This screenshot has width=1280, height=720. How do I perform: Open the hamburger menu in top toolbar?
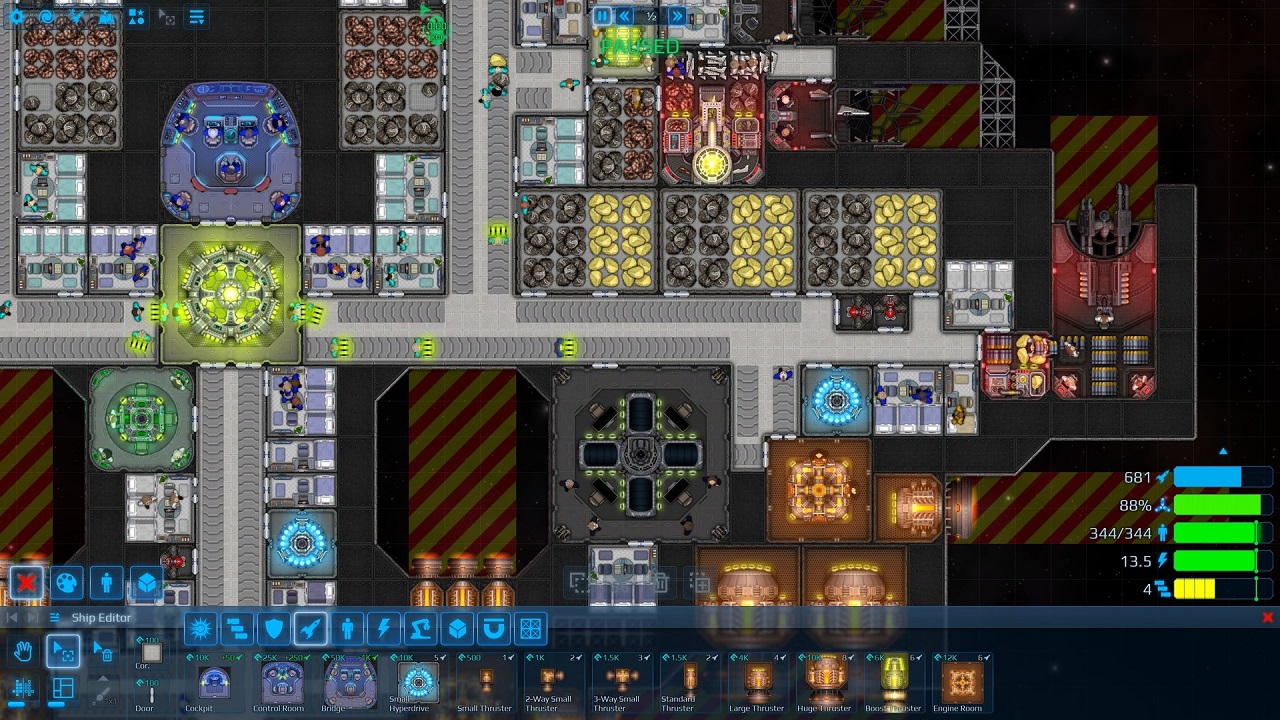click(x=196, y=14)
